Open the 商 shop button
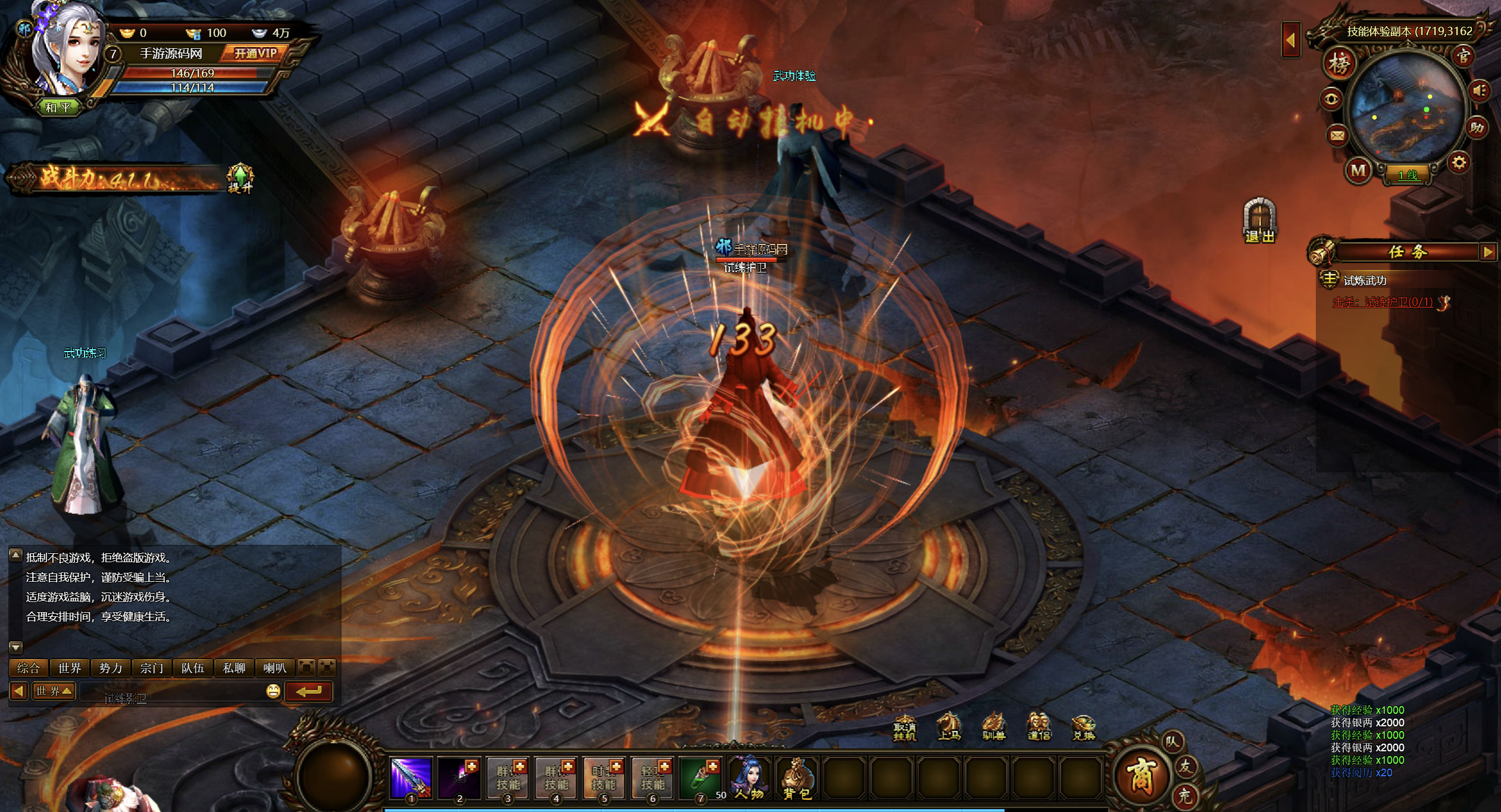Image resolution: width=1501 pixels, height=812 pixels. pyautogui.click(x=1140, y=775)
